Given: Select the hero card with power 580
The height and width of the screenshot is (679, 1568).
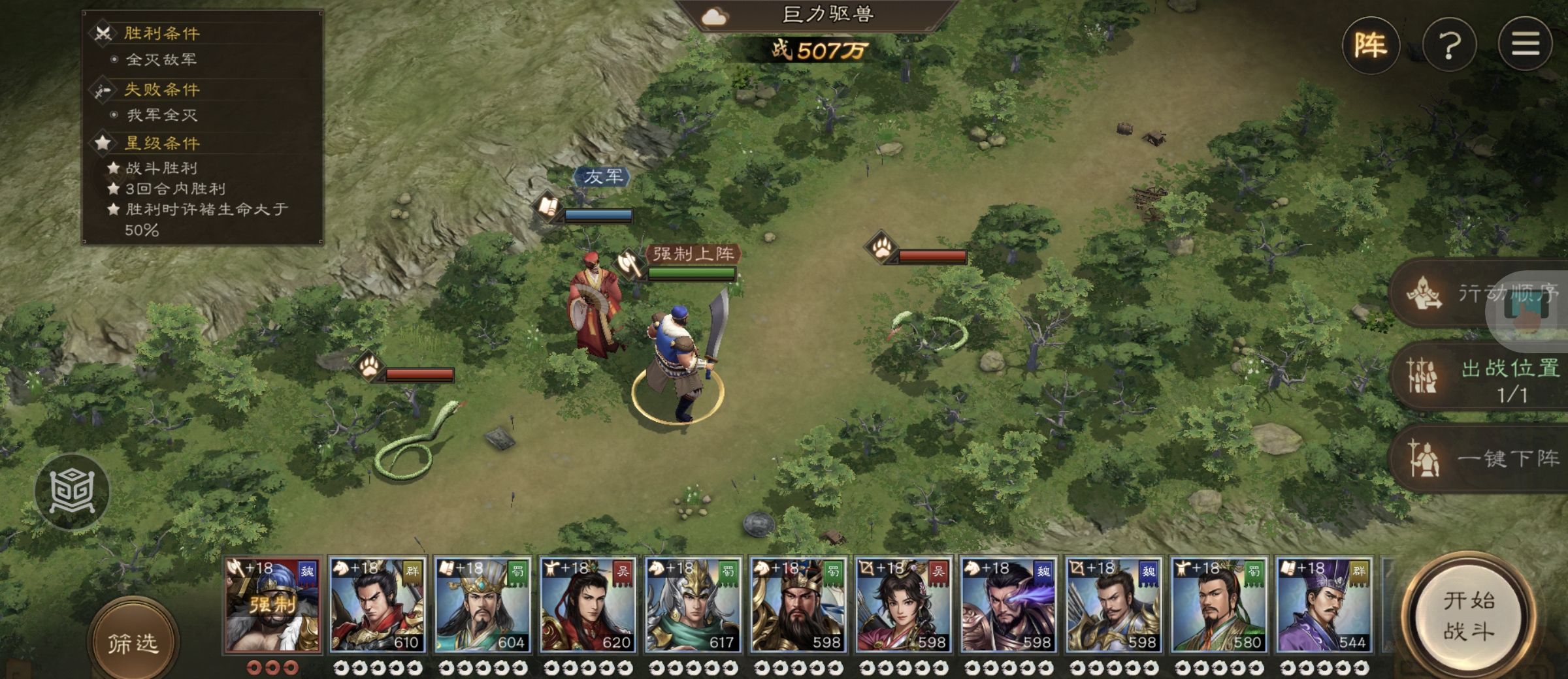Looking at the screenshot, I should click(x=1219, y=605).
